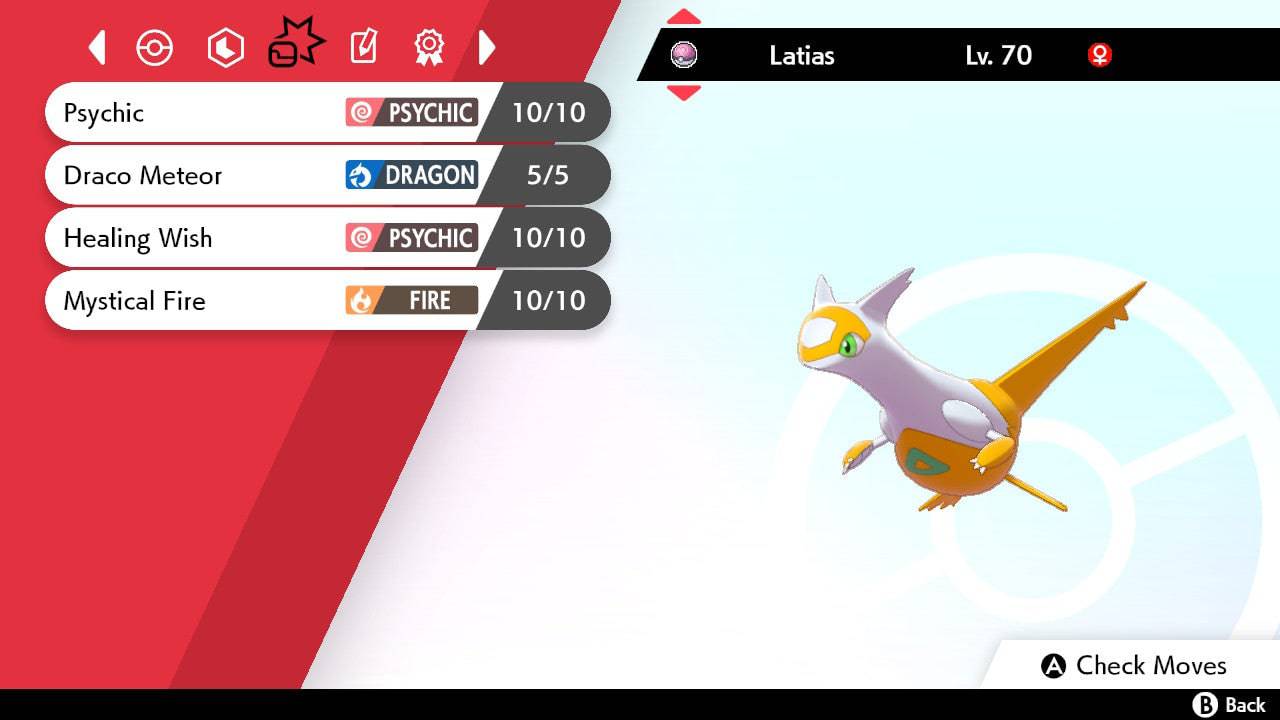
Task: Open the battle moves tab
Action: pos(295,45)
